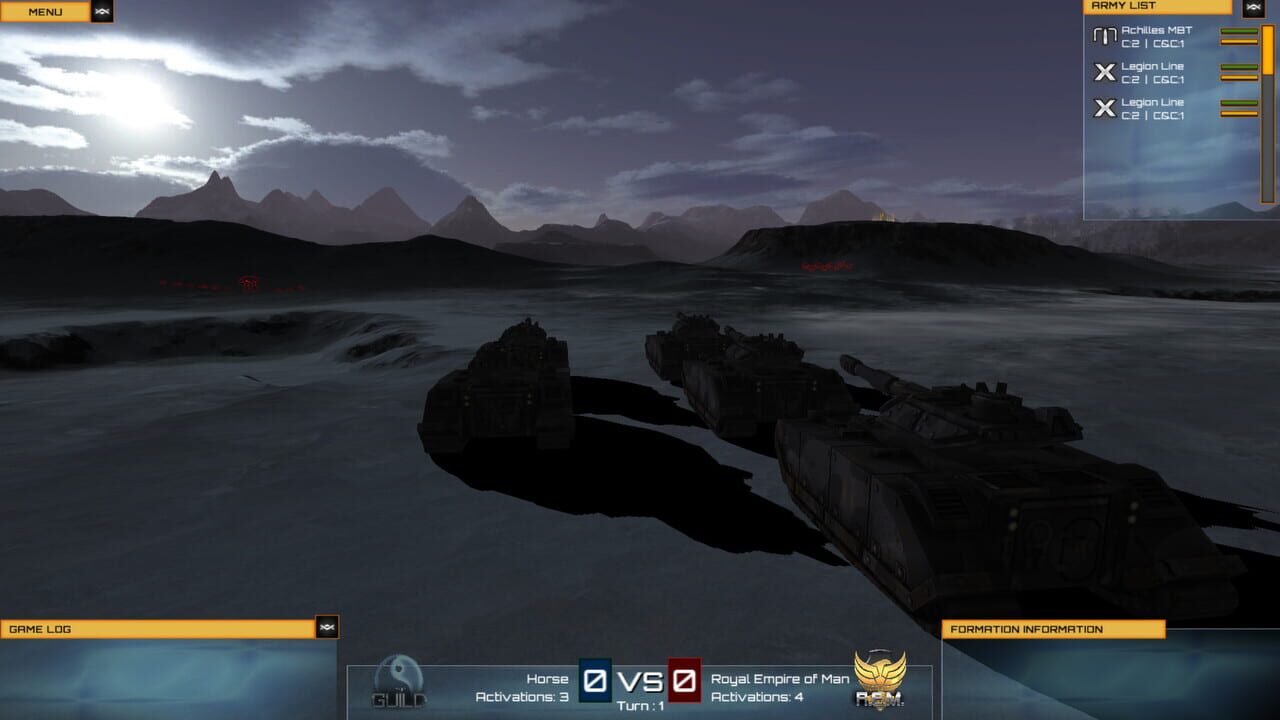Collapse the Game Log panel

click(327, 628)
